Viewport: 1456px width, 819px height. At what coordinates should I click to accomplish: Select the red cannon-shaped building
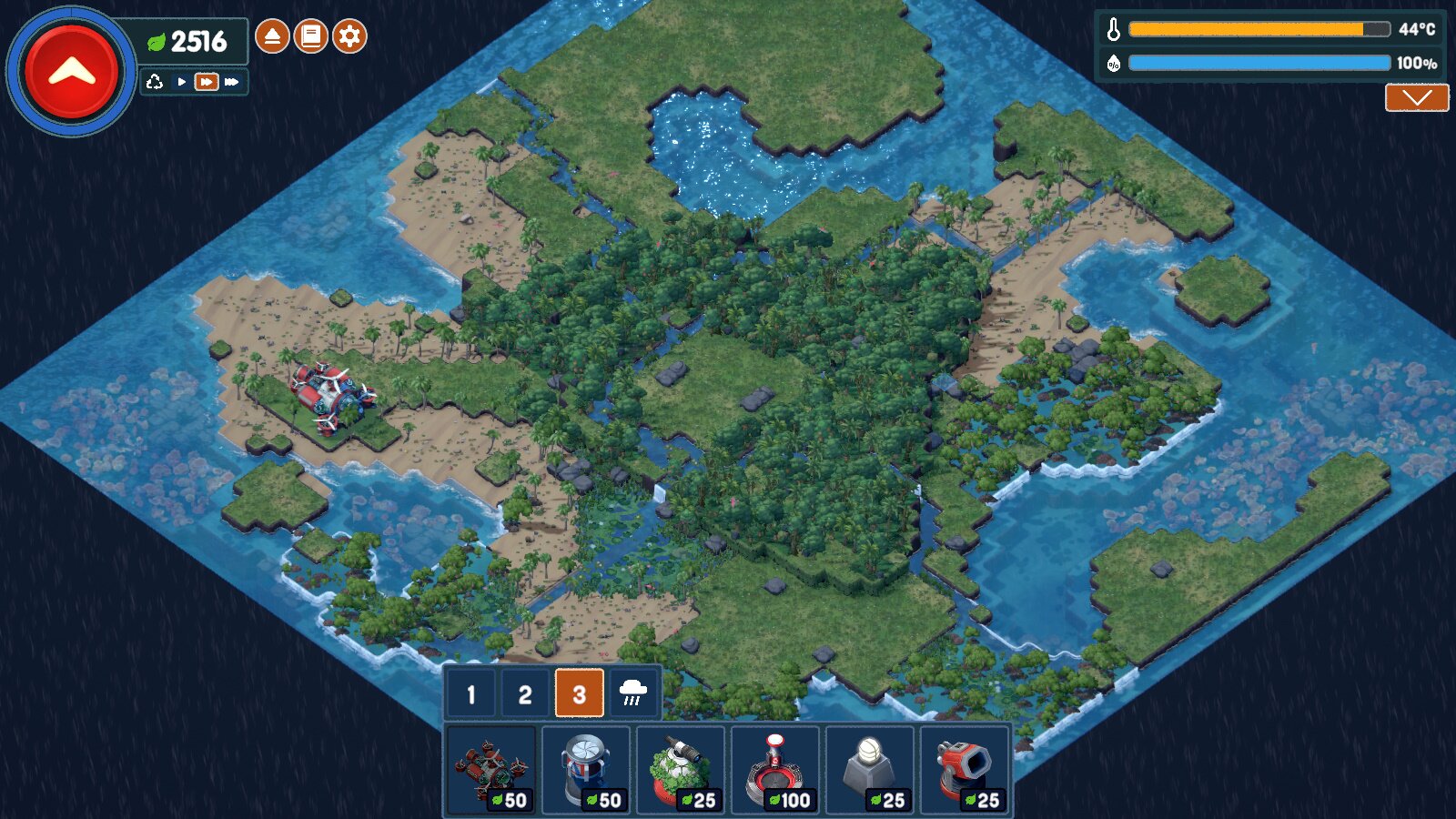pos(965,770)
